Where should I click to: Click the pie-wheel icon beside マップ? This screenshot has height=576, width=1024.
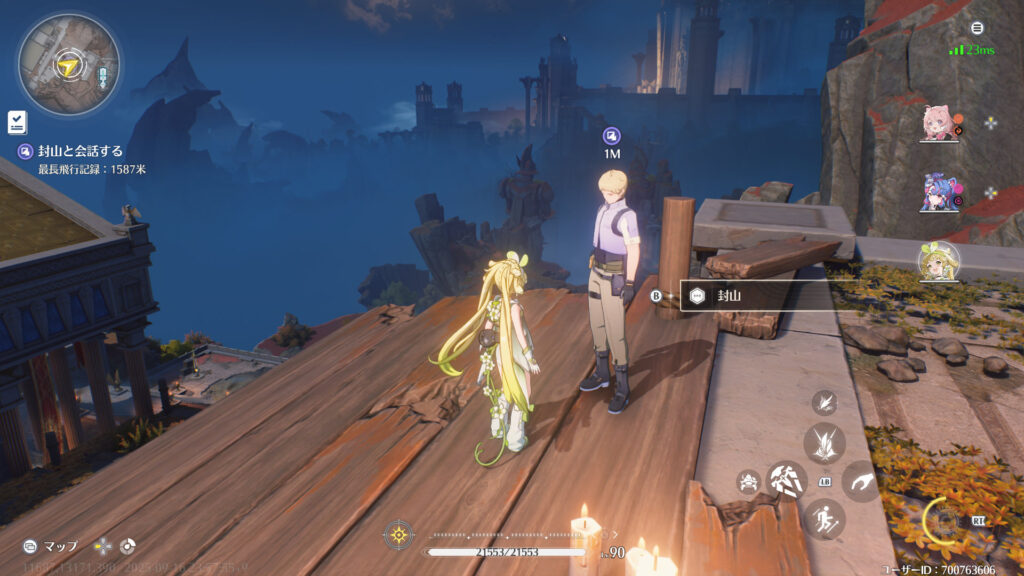click(x=127, y=546)
